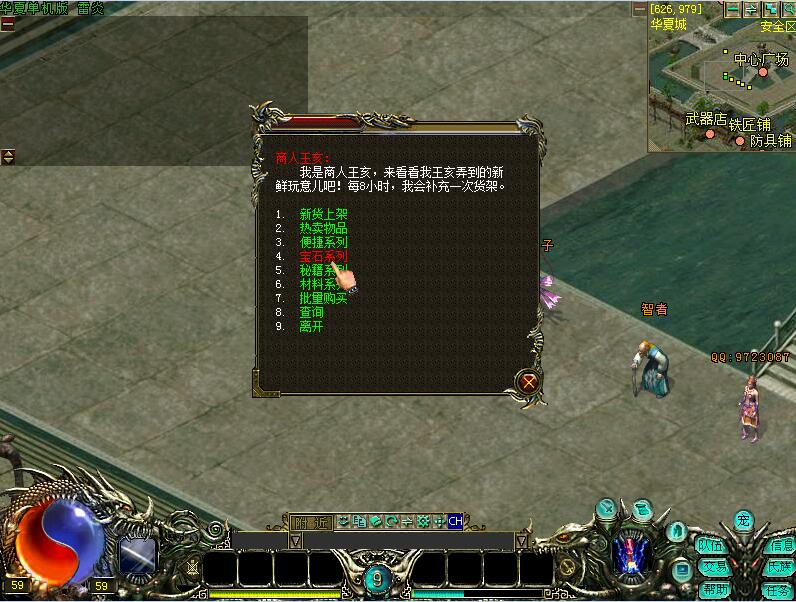The image size is (796, 602).
Task: Open the 宠 pet orb button
Action: pyautogui.click(x=742, y=520)
